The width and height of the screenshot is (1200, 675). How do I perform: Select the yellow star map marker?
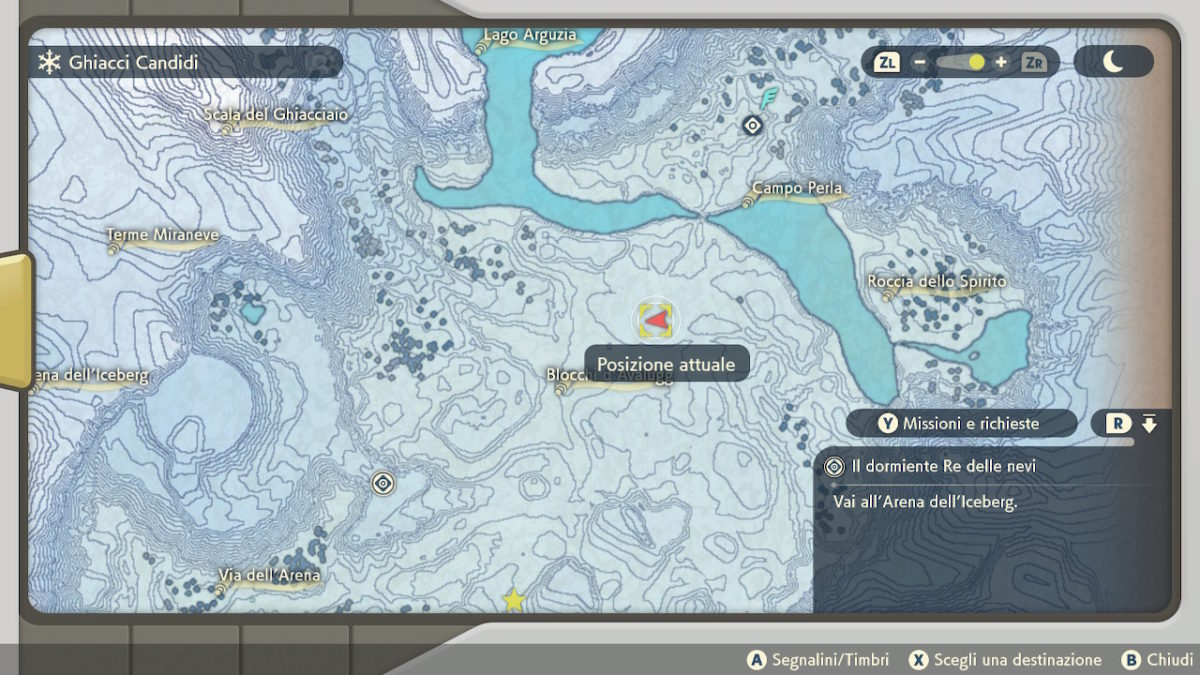(514, 599)
